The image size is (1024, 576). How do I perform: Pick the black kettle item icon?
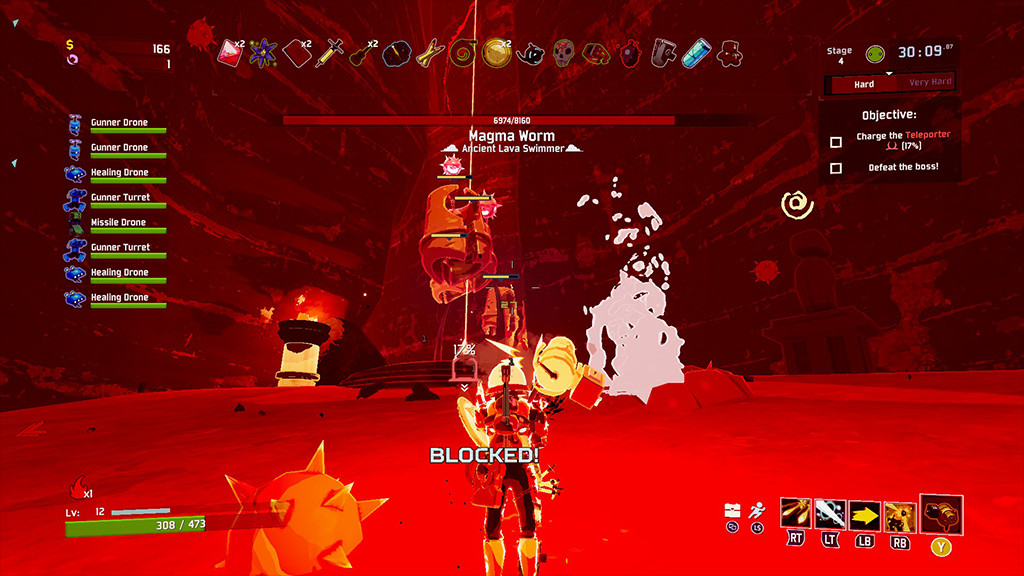coord(531,53)
